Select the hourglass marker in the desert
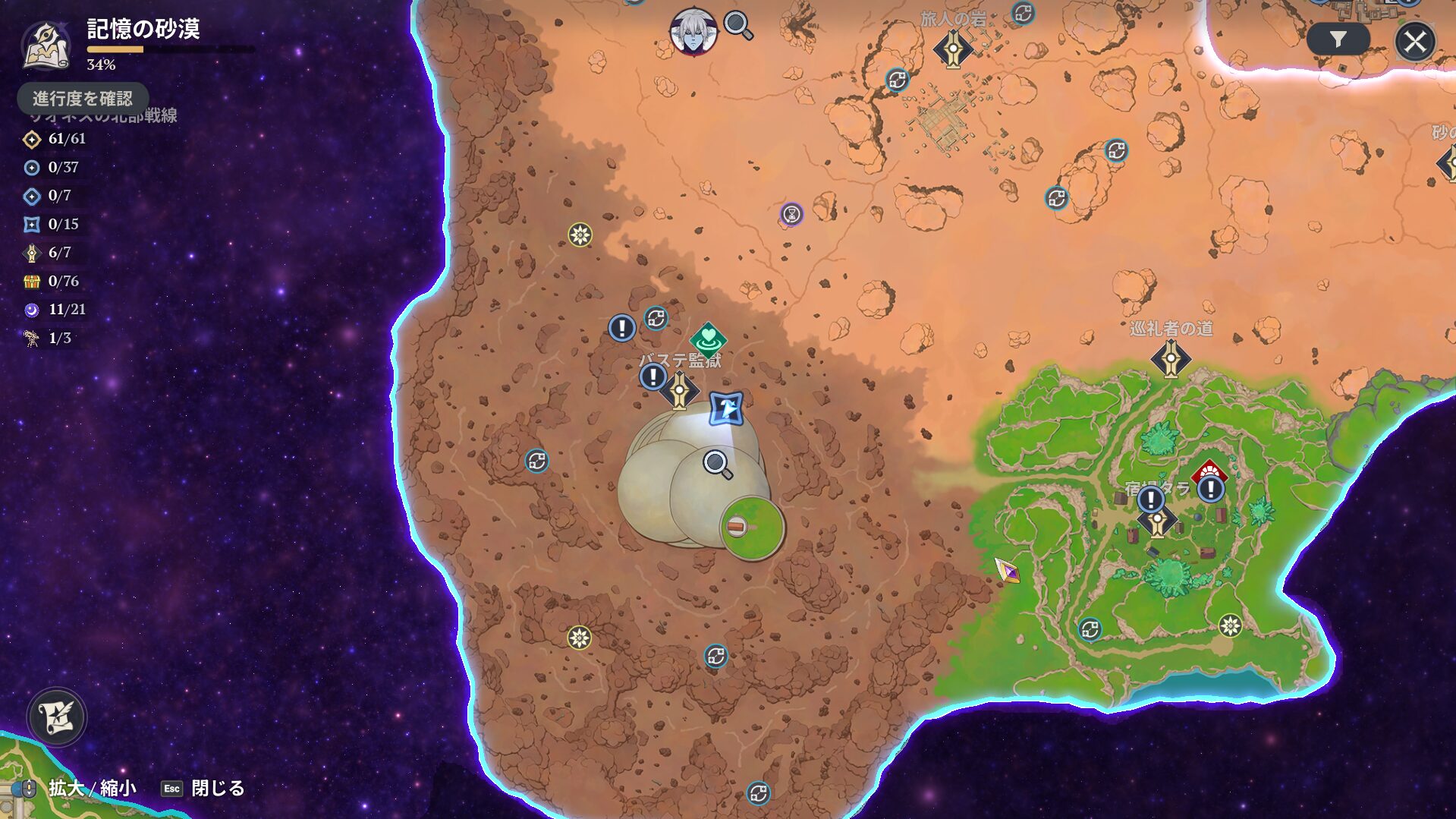1456x819 pixels. 791,214
